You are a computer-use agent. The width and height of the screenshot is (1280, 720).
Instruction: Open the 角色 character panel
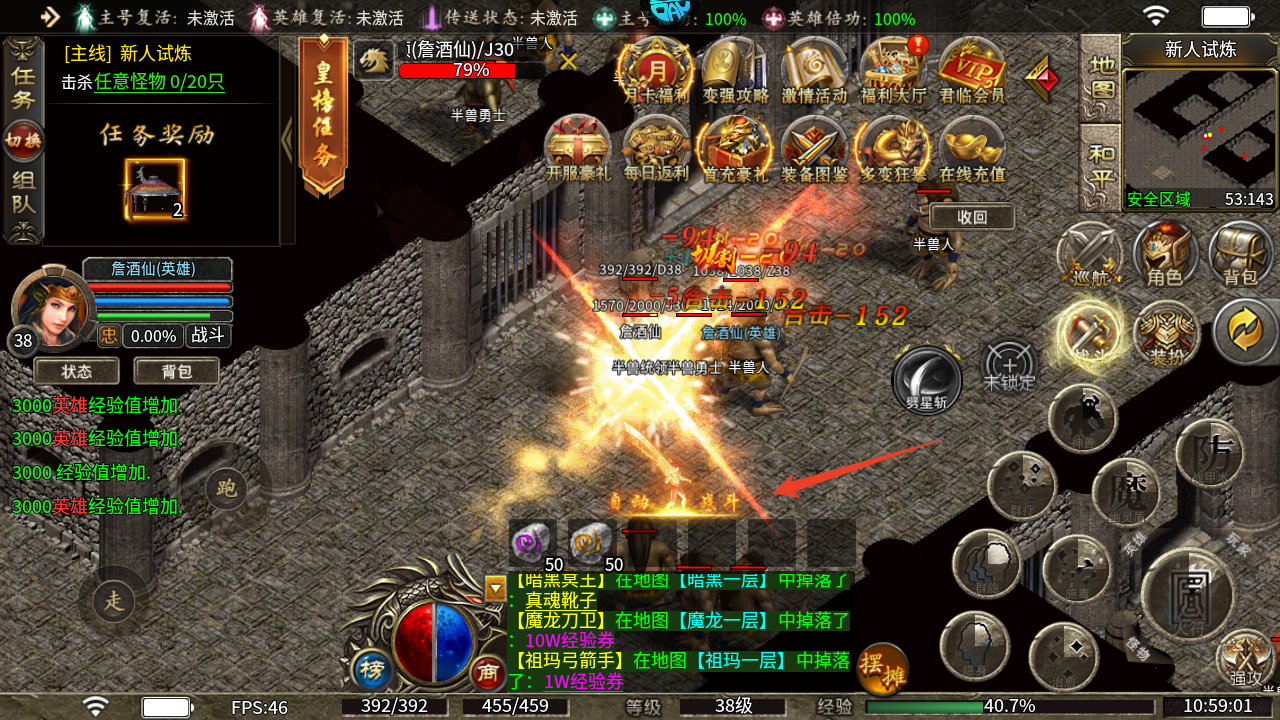coord(1165,255)
